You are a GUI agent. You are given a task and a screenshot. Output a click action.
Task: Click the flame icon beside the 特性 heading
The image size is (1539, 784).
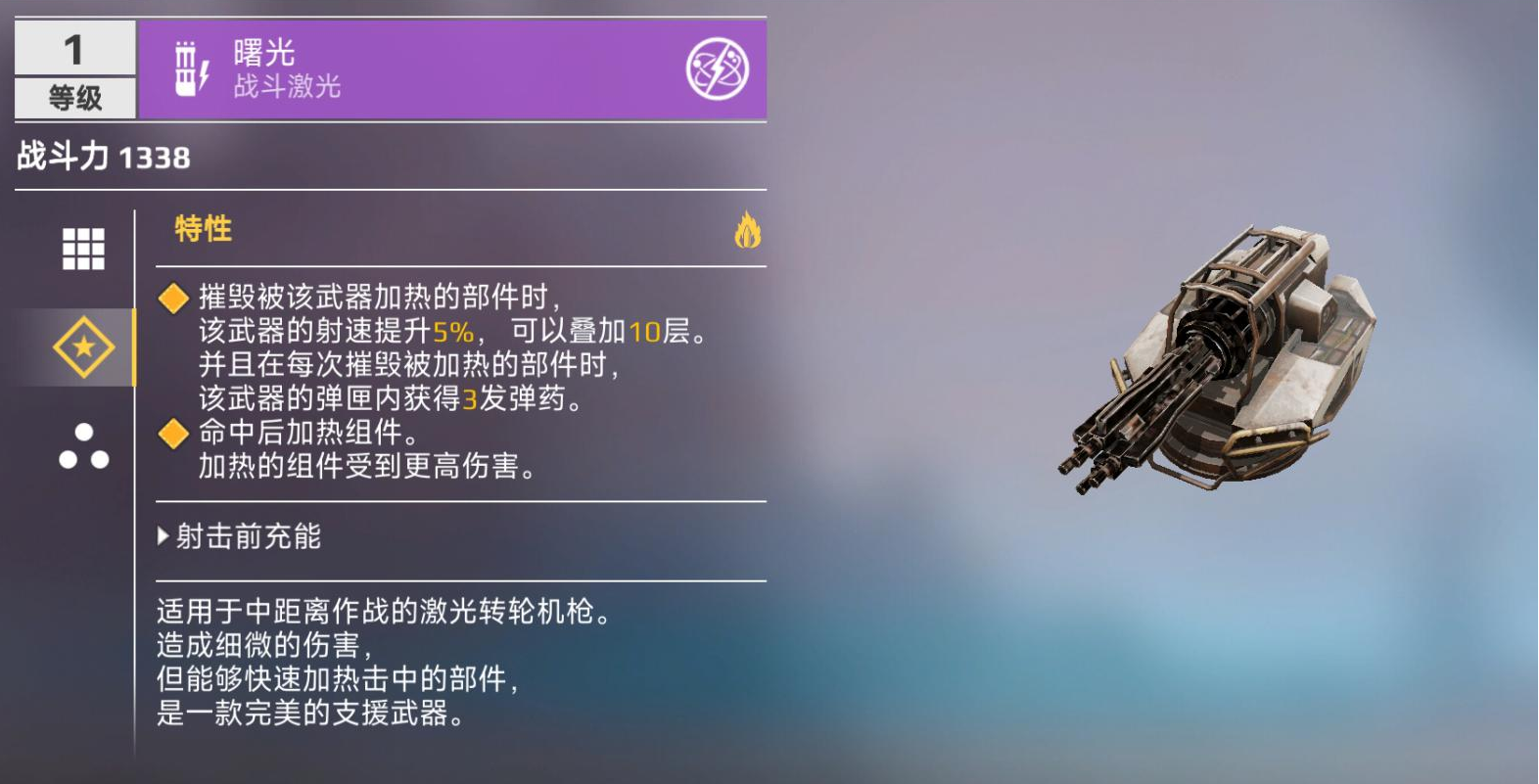tap(747, 231)
